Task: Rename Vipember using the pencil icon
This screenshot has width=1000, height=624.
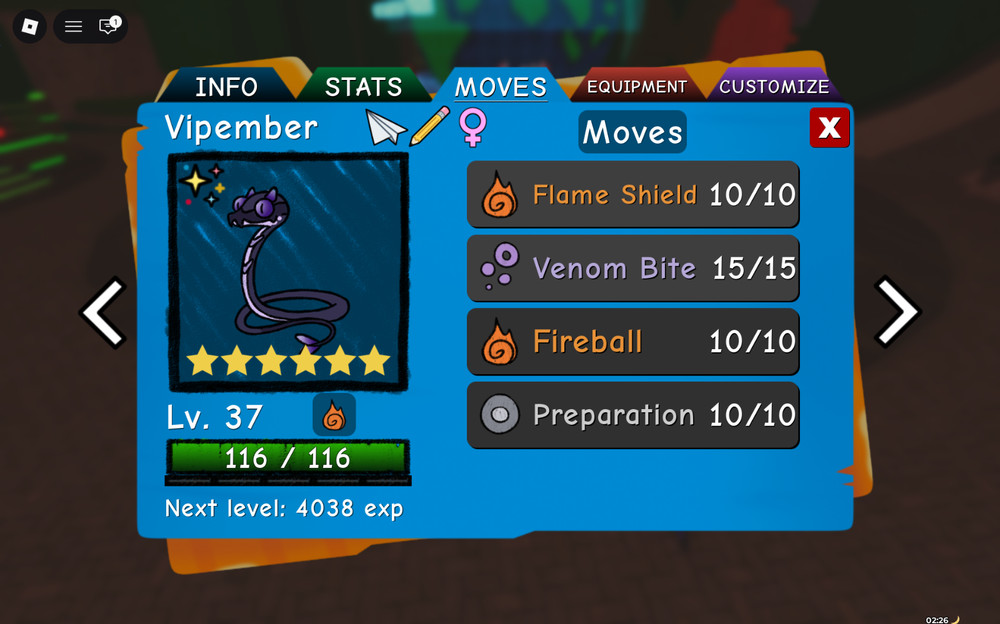Action: [430, 128]
